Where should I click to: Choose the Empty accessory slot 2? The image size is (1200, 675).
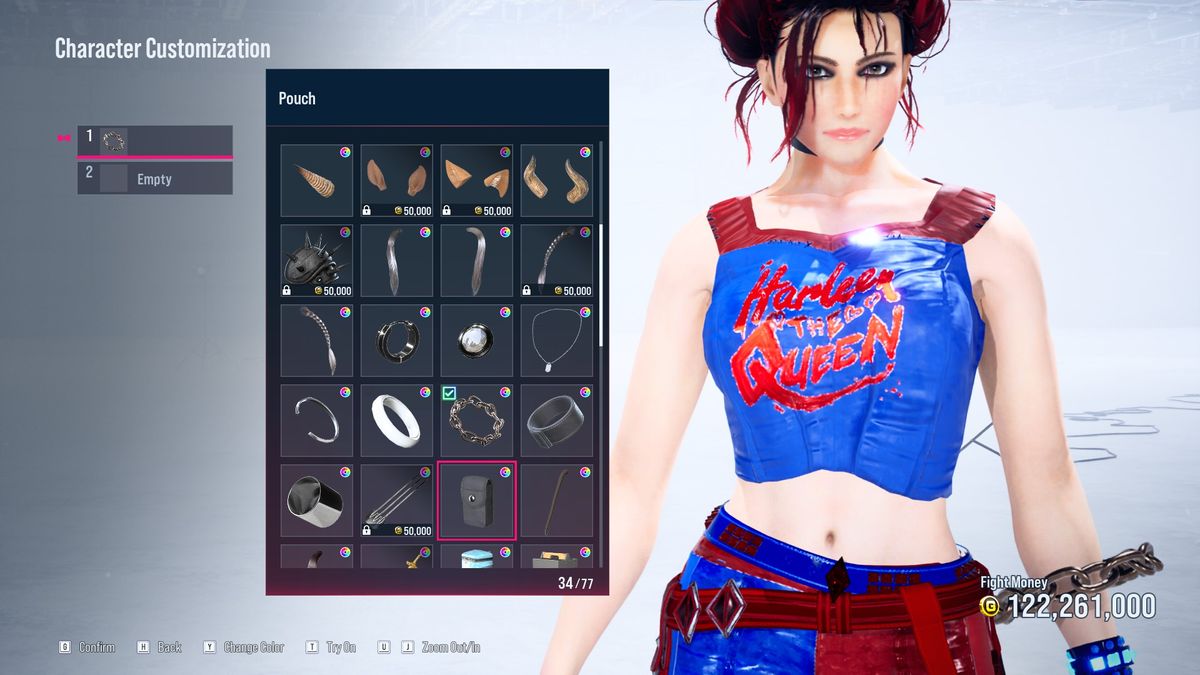[x=155, y=179]
